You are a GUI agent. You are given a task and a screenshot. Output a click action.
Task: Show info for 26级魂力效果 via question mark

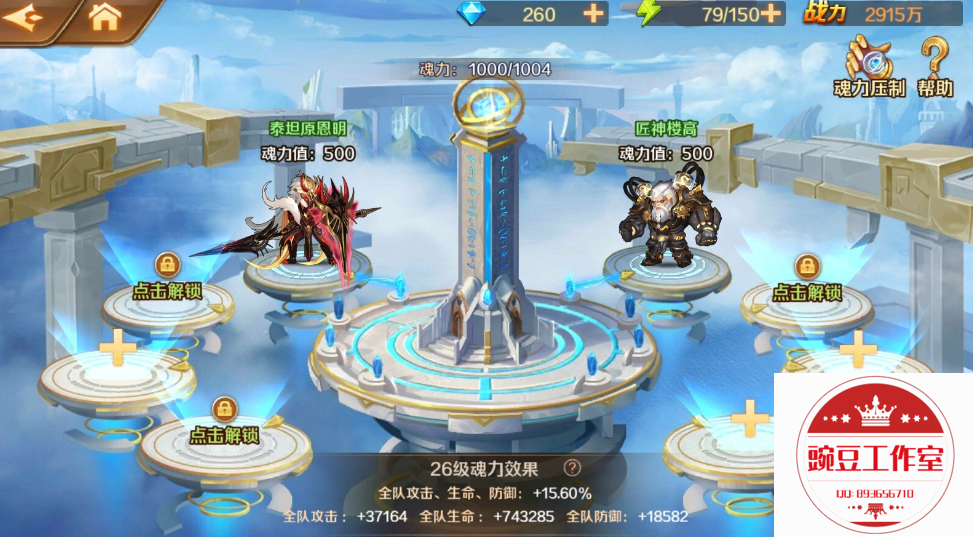coord(572,467)
